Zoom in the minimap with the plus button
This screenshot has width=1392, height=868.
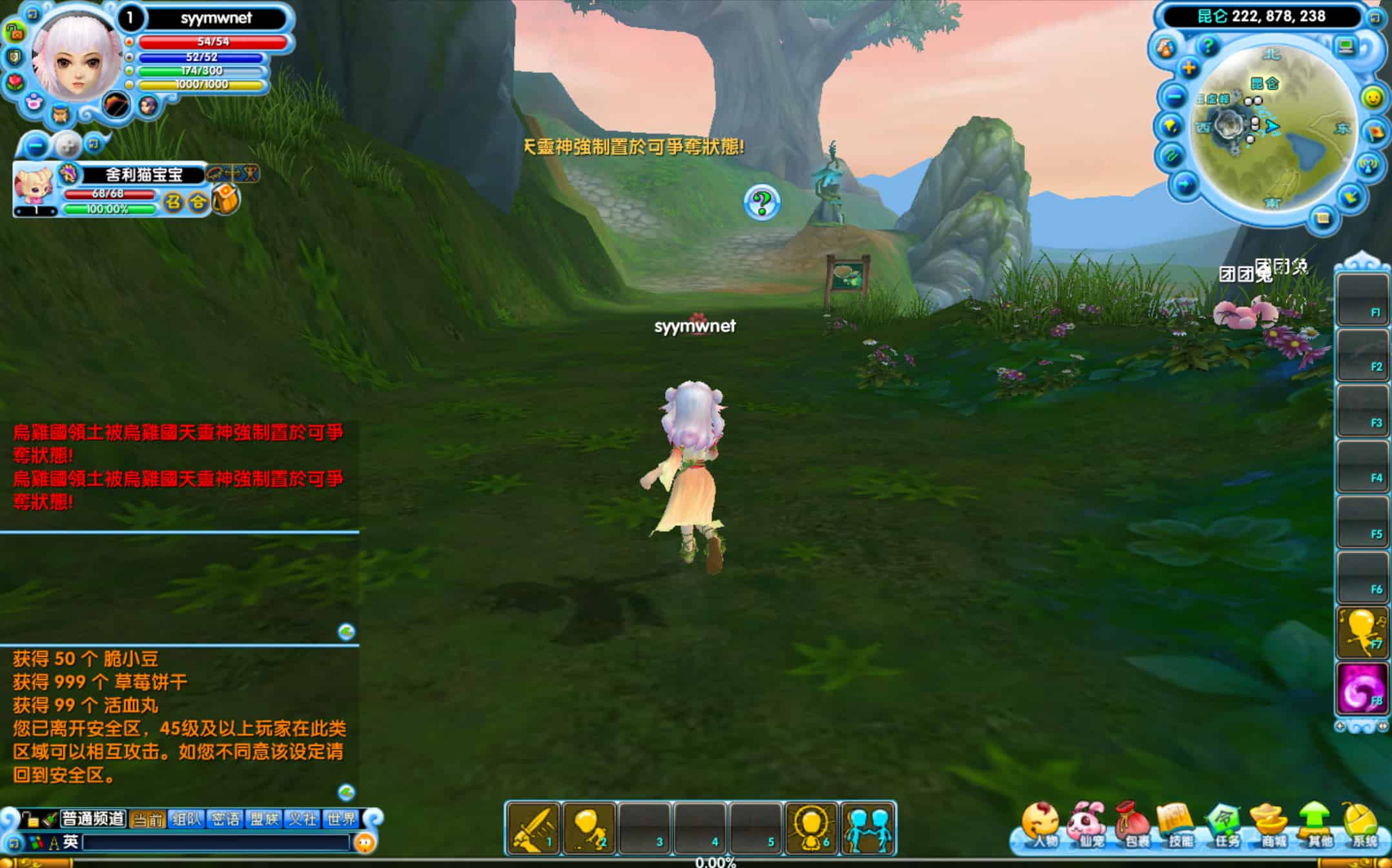tap(1189, 68)
